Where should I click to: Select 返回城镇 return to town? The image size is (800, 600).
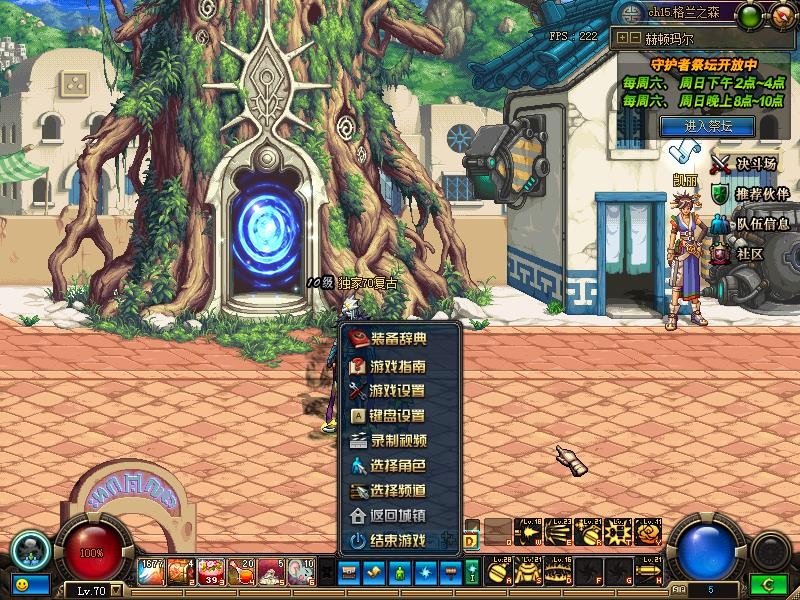click(x=398, y=516)
